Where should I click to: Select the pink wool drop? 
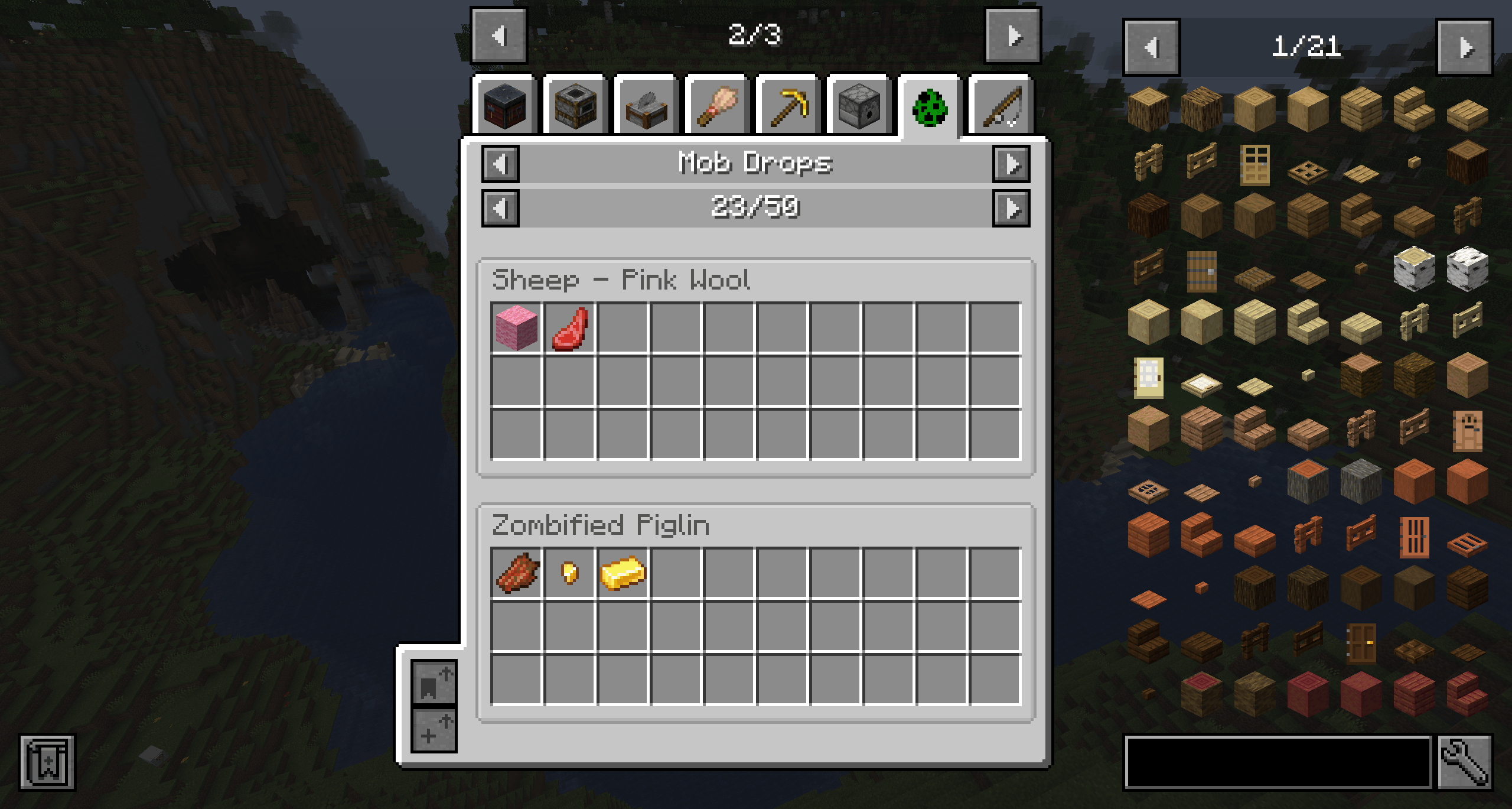tap(516, 328)
